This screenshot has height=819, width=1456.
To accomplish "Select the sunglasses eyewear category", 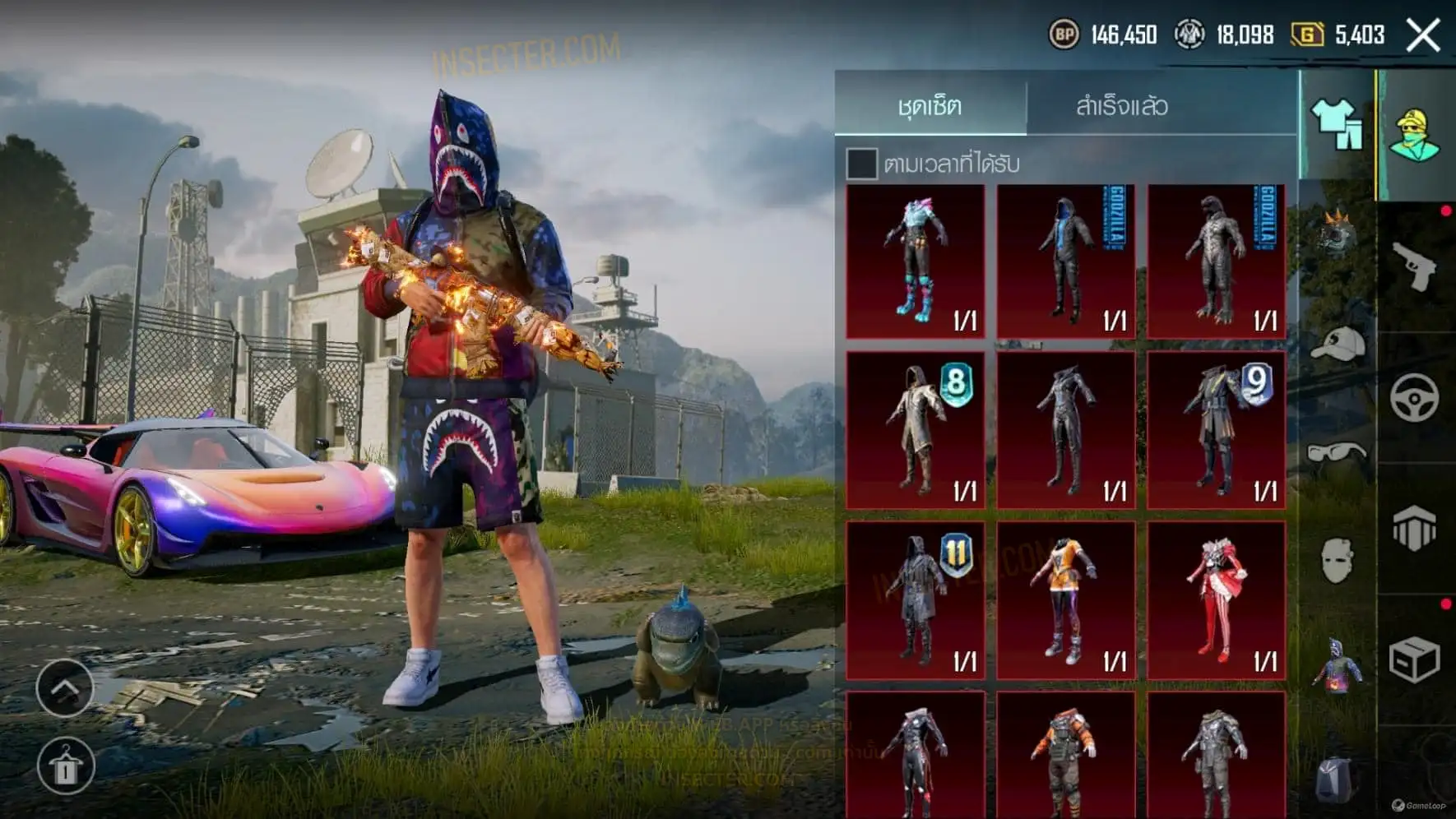I will coord(1336,453).
